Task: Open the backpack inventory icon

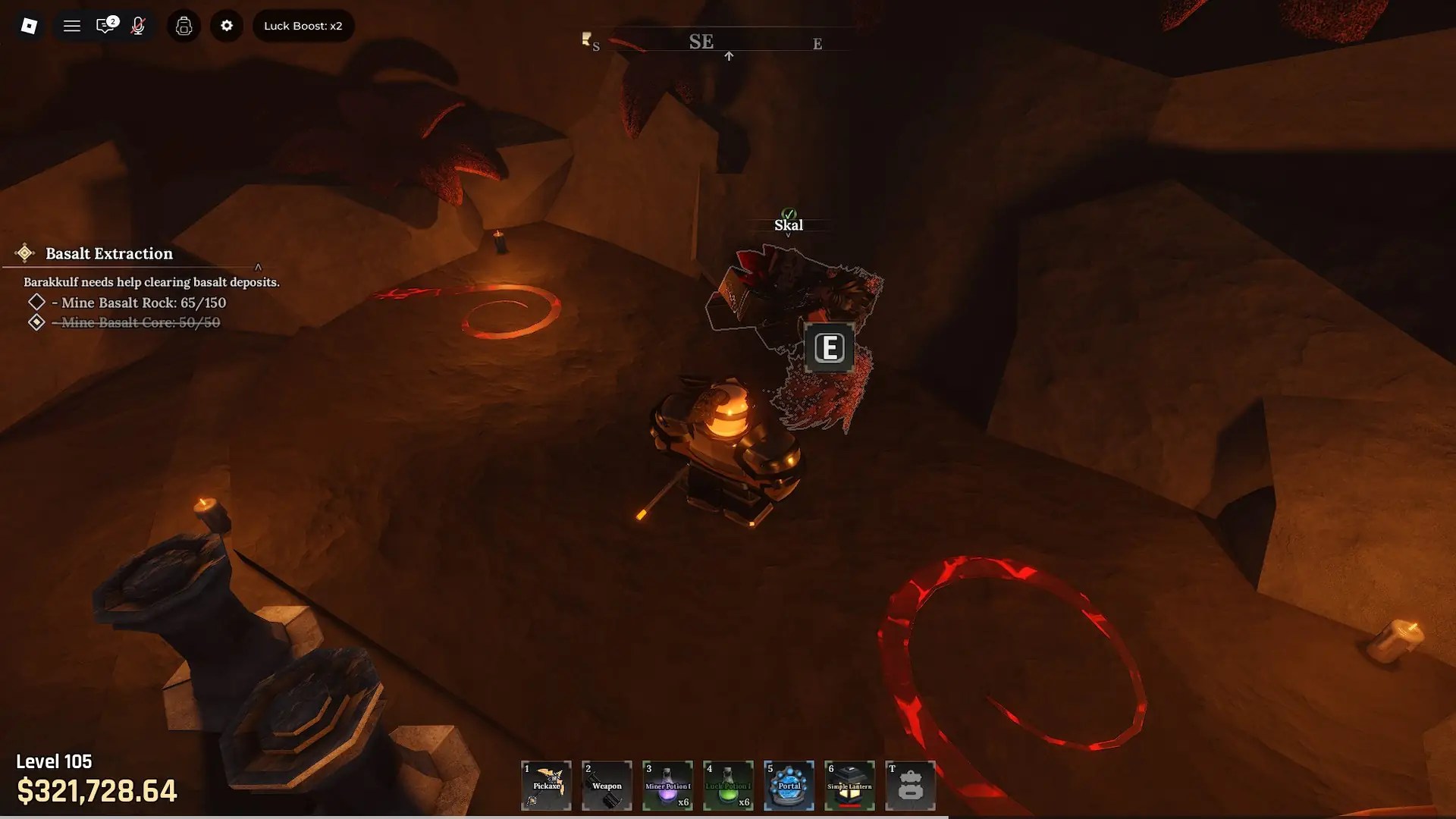Action: pos(184,25)
